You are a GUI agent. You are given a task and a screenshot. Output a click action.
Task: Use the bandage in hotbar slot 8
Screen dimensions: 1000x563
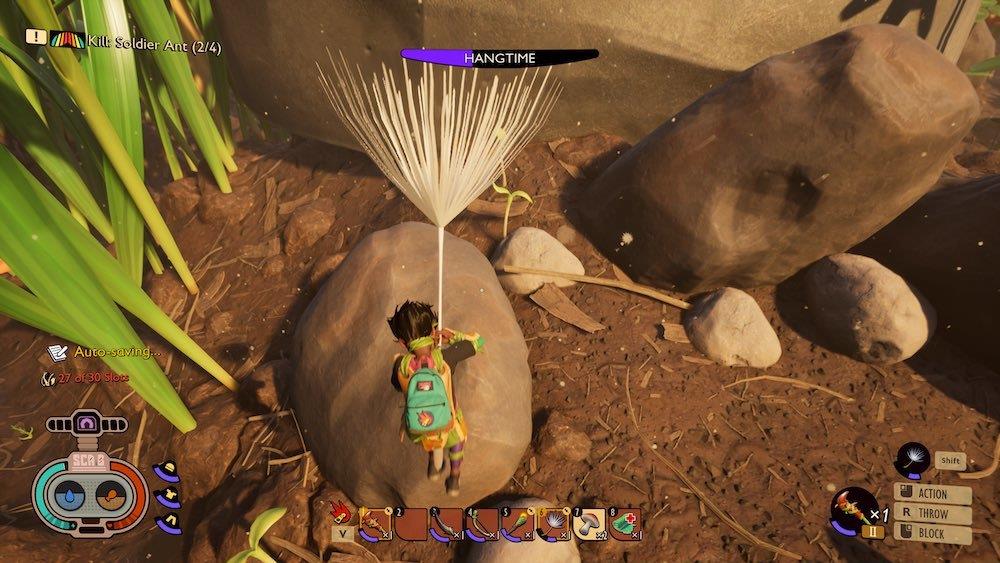624,522
